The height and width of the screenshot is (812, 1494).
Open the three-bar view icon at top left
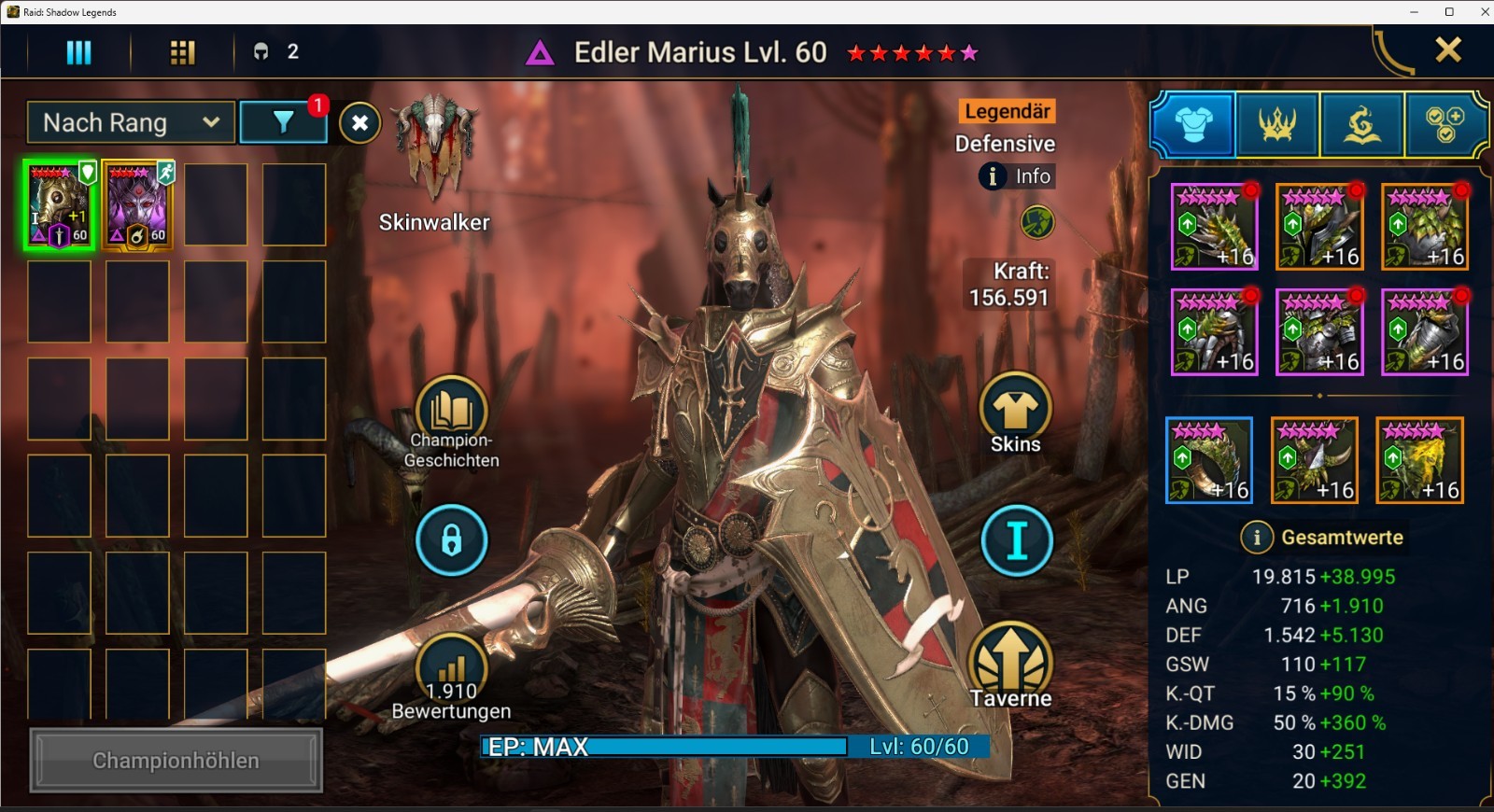tap(79, 52)
